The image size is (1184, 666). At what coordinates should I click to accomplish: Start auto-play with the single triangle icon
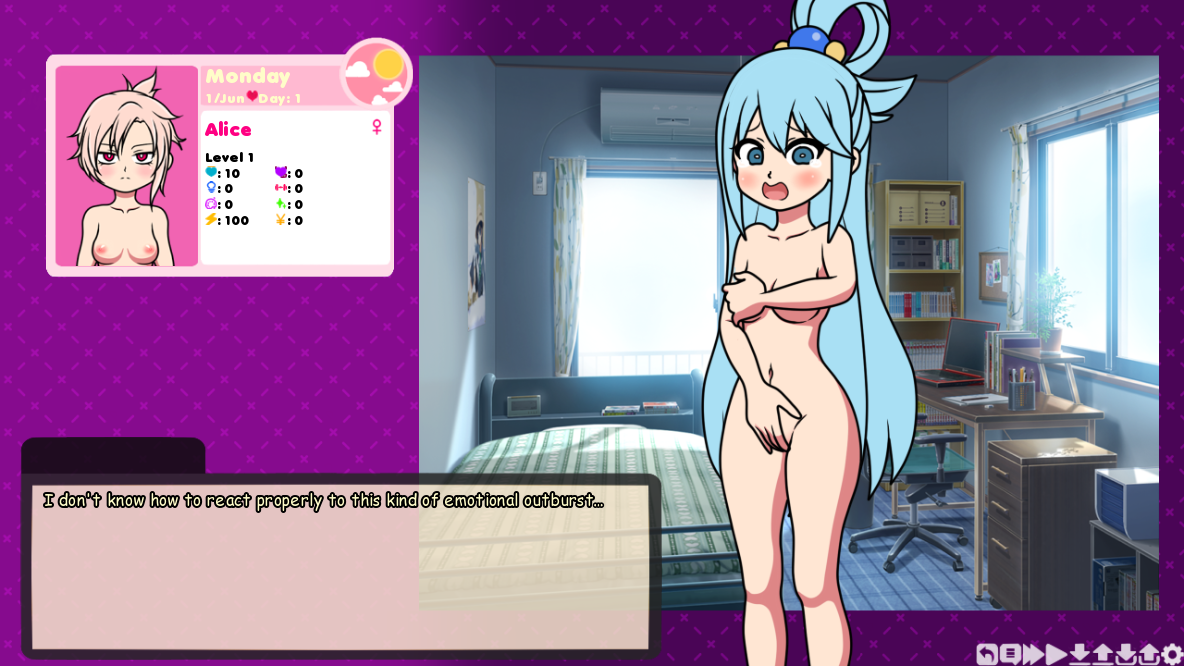point(1056,654)
